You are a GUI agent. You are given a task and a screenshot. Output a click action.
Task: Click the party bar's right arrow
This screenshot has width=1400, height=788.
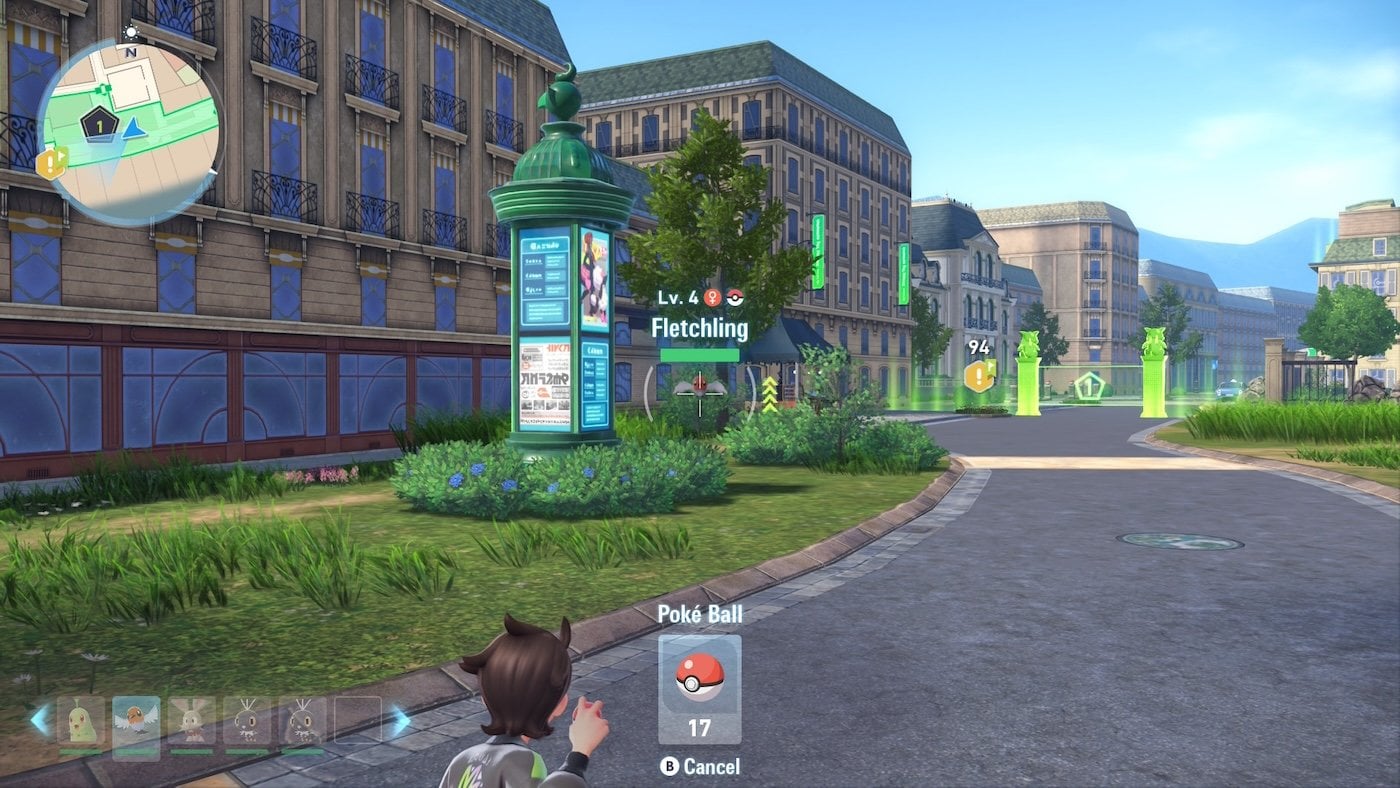(399, 720)
